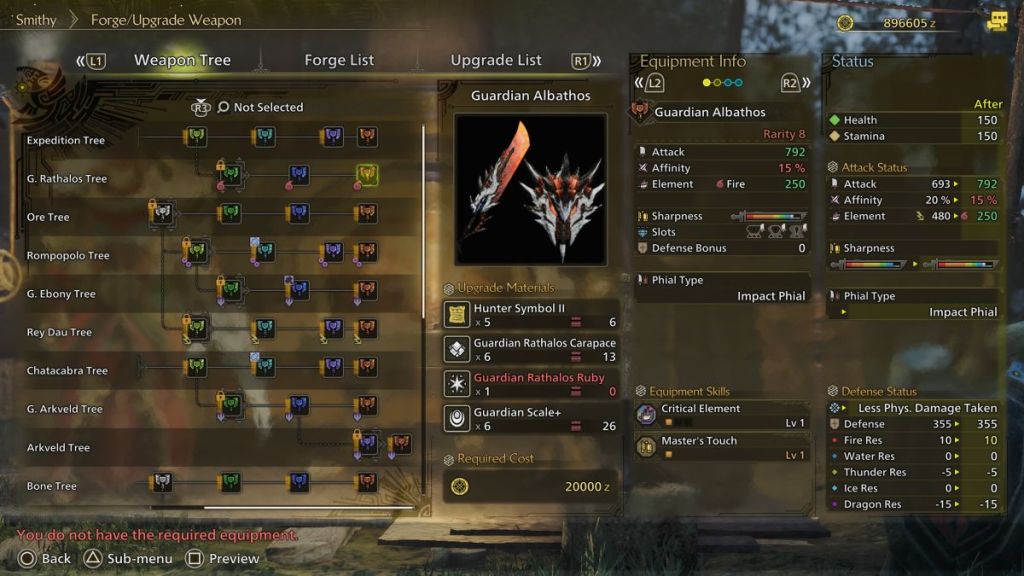The height and width of the screenshot is (576, 1024).
Task: Choose the G. Rathalos Tree row label
Action: pyautogui.click(x=67, y=179)
